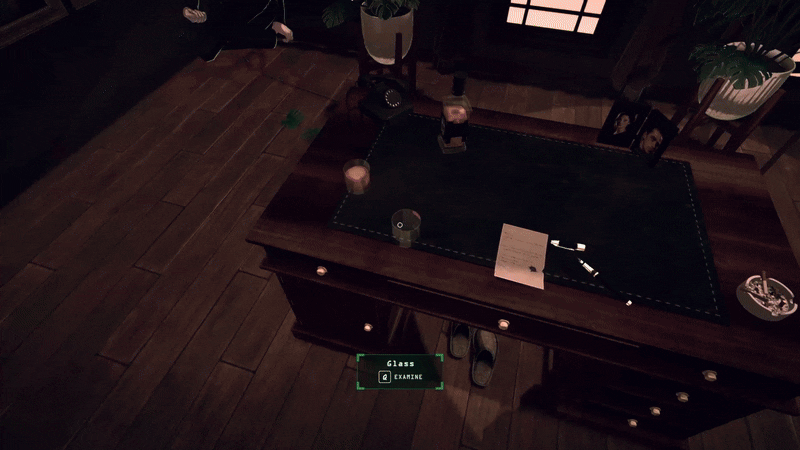Select the Glass interaction marker on the desk

401,227
